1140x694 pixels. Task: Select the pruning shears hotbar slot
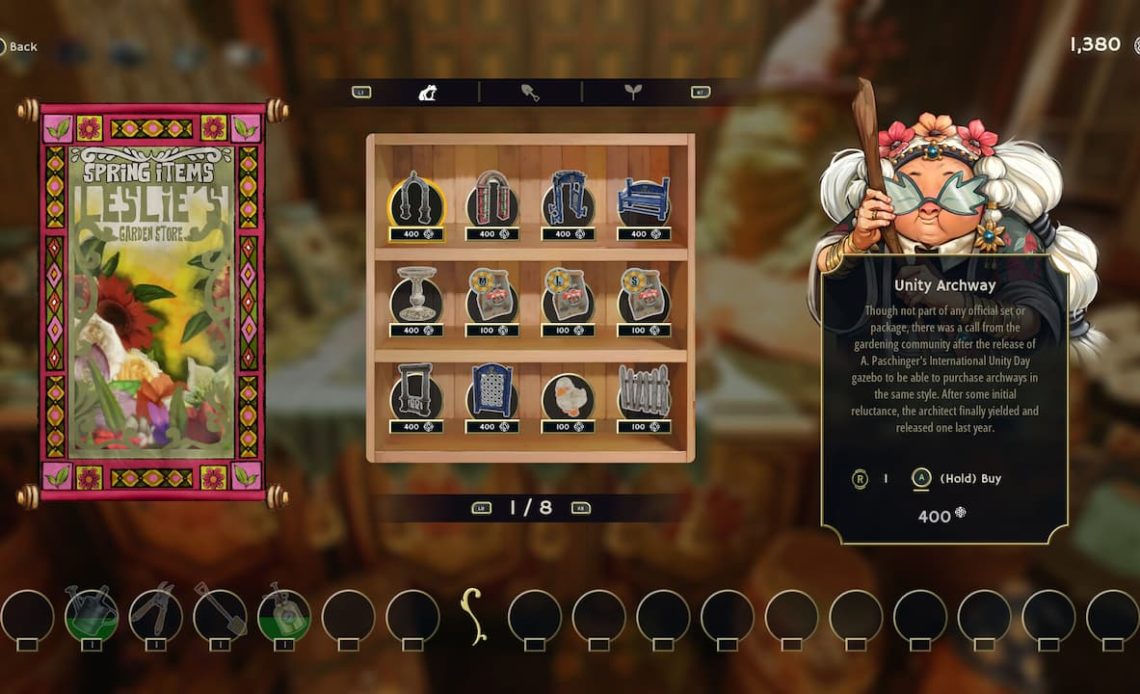pyautogui.click(x=155, y=614)
